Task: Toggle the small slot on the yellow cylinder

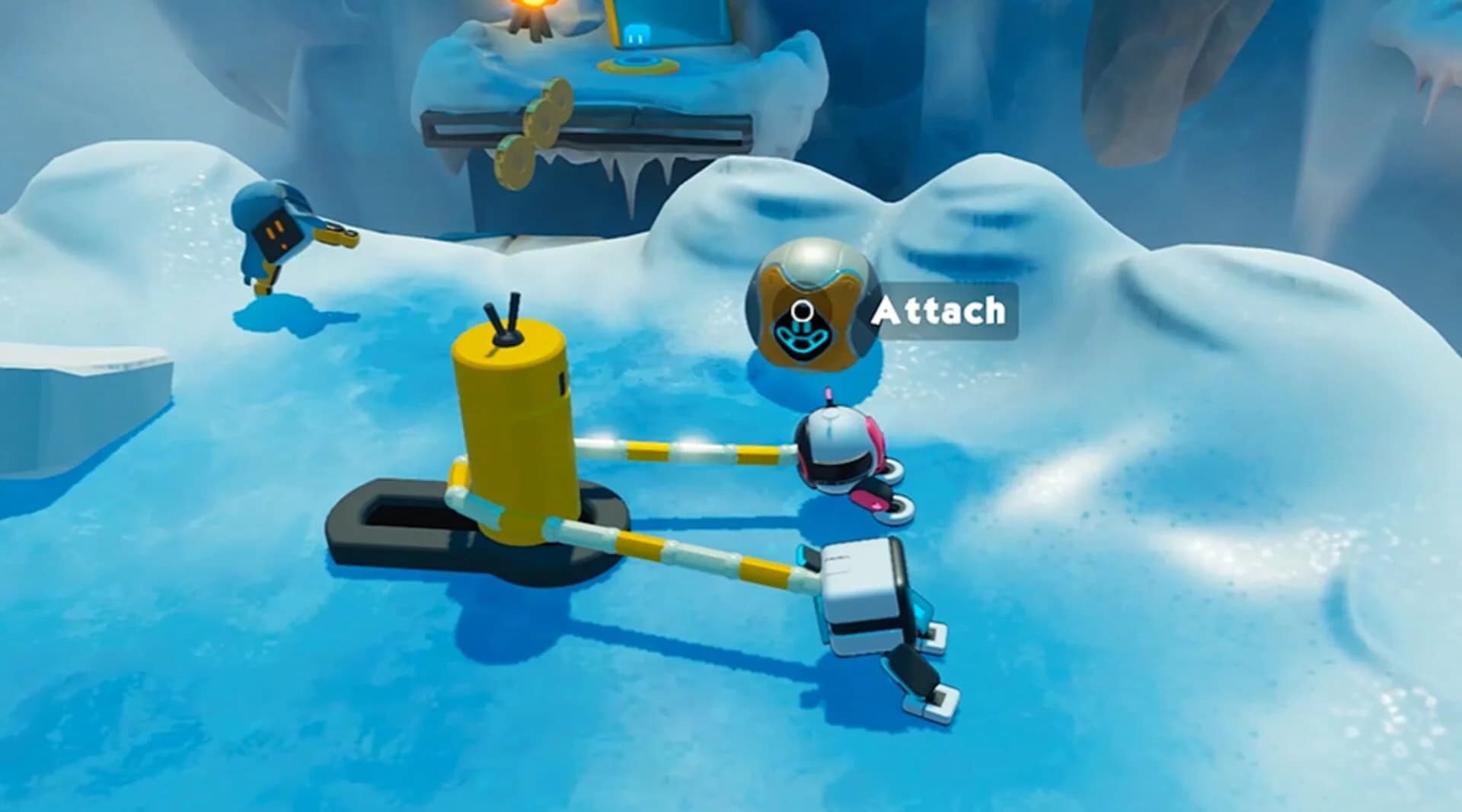Action: pyautogui.click(x=561, y=383)
